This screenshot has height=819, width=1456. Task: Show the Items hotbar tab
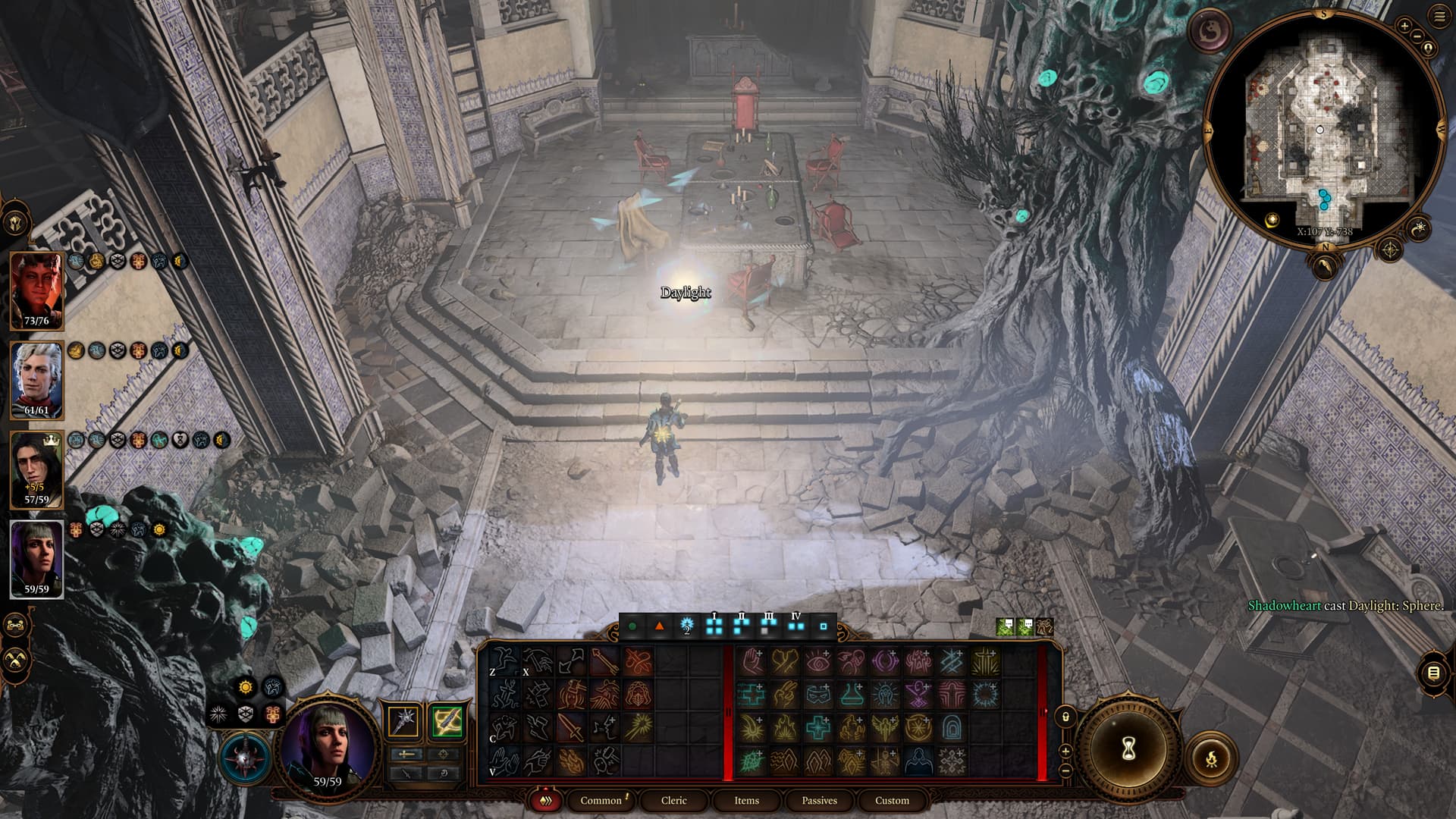coord(746,801)
